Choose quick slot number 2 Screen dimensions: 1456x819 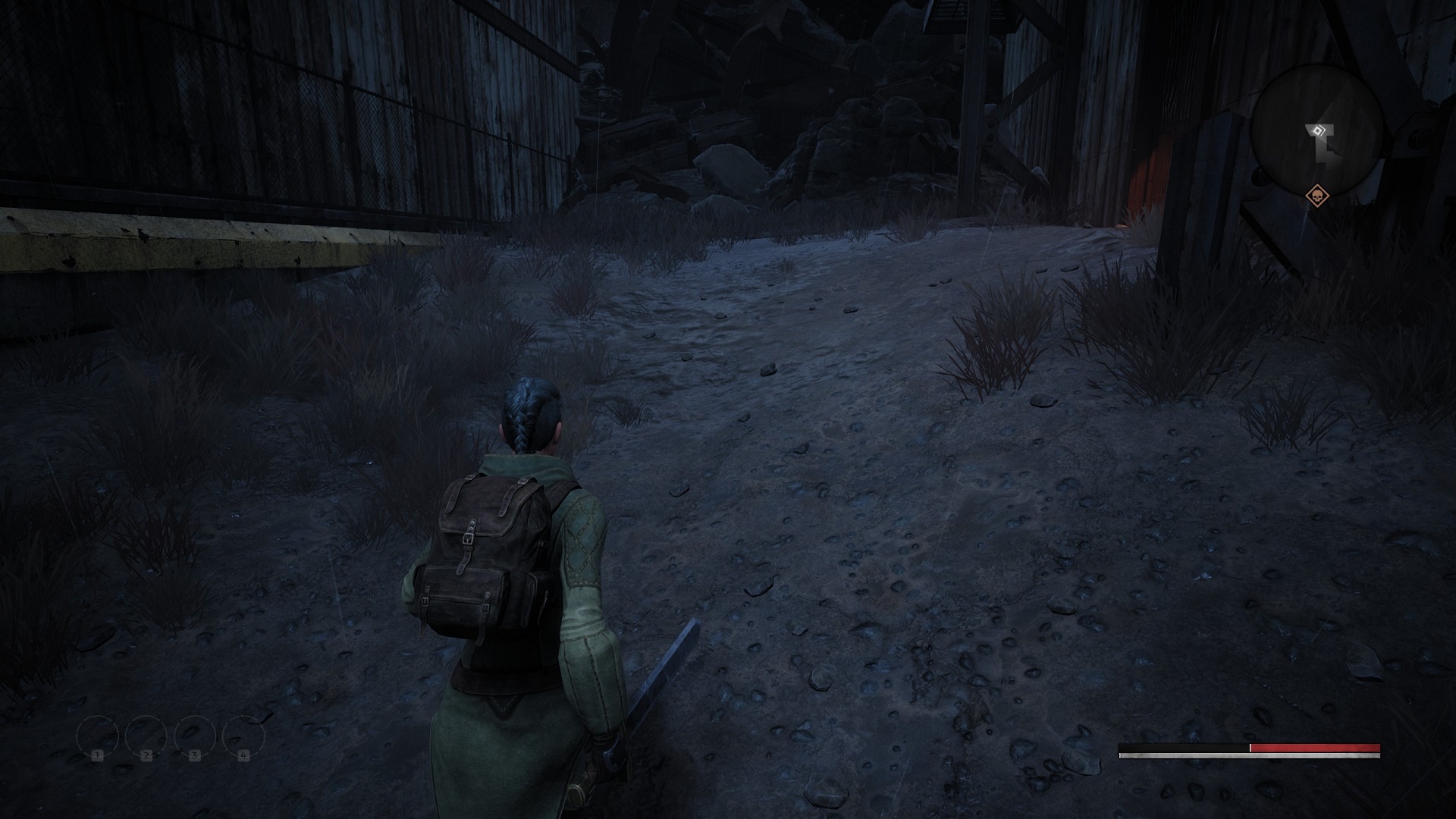point(146,736)
